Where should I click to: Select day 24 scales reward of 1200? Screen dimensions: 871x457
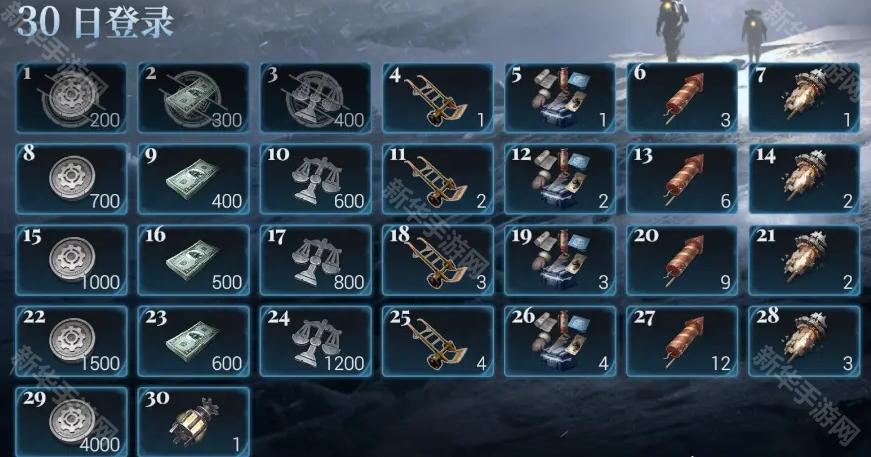316,341
